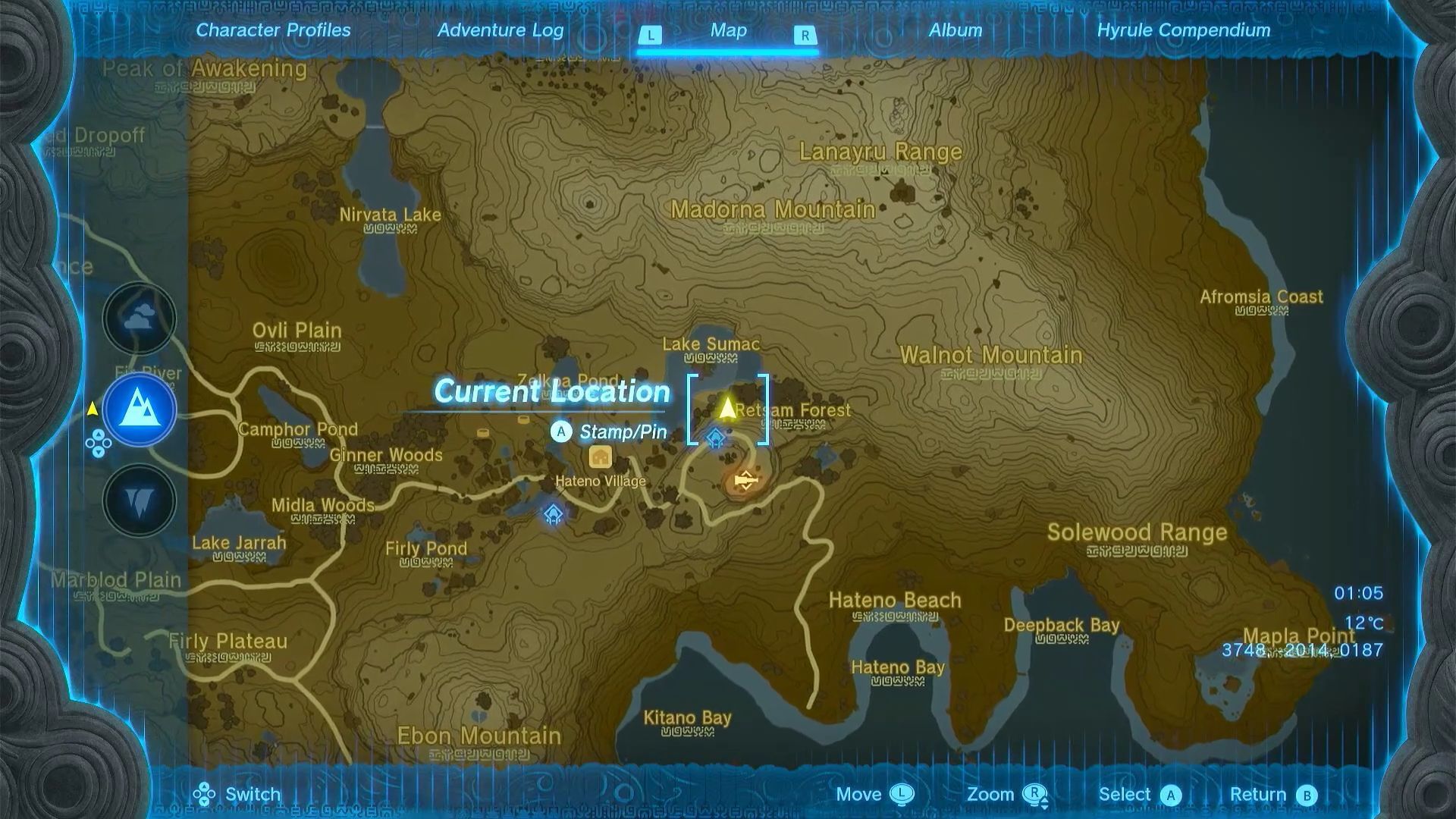Click the Zoom right-stick icon

[x=1036, y=794]
